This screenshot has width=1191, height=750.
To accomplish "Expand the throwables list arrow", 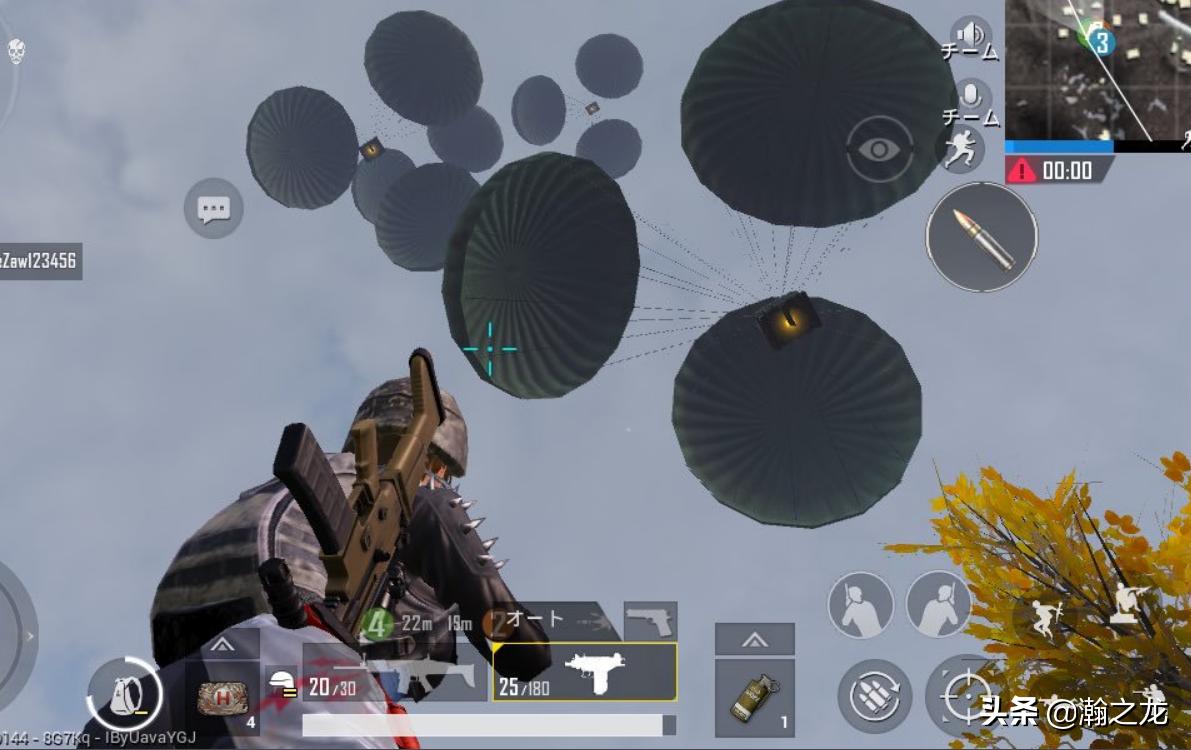I will pos(755,639).
